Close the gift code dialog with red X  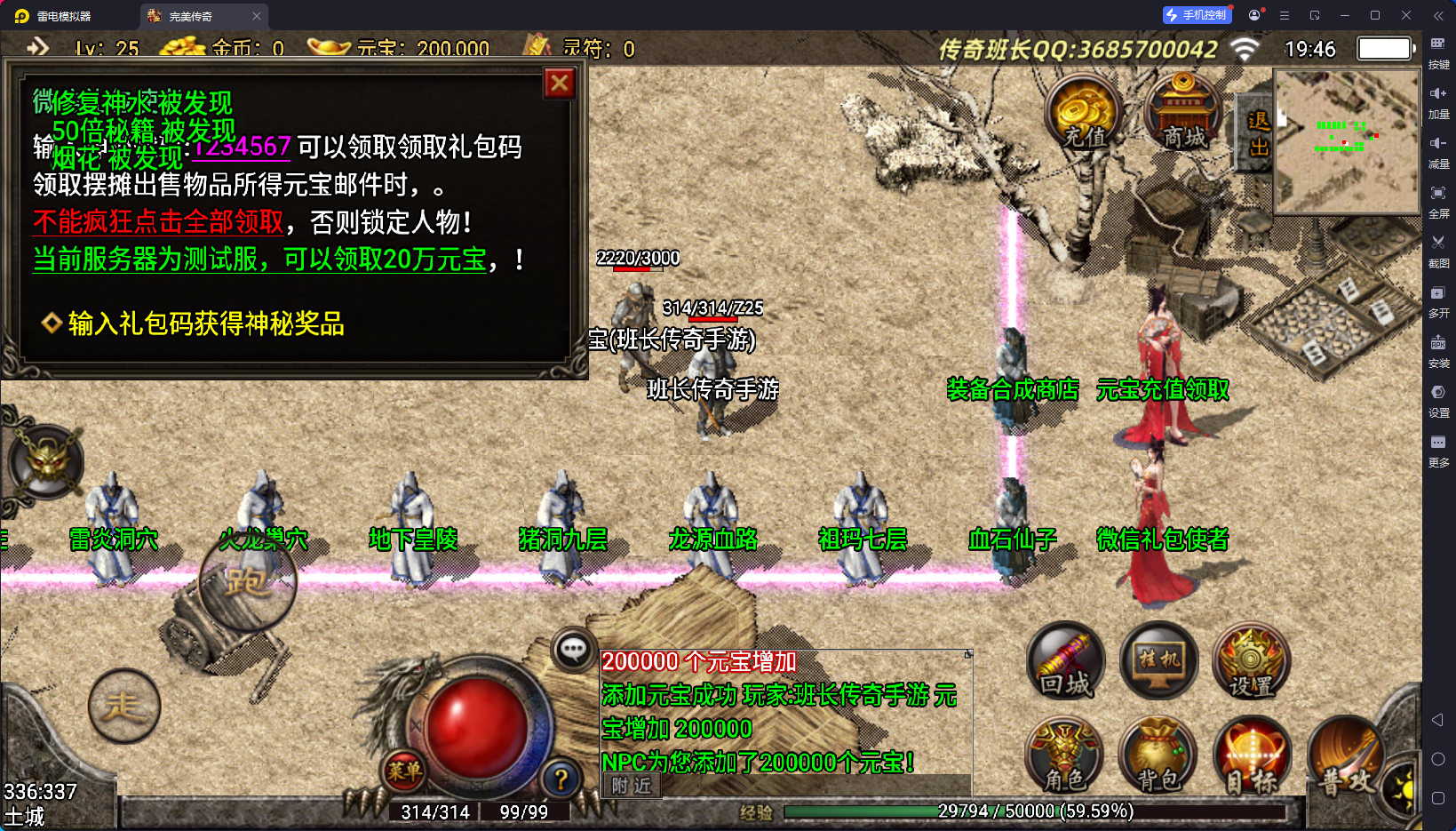[x=560, y=84]
